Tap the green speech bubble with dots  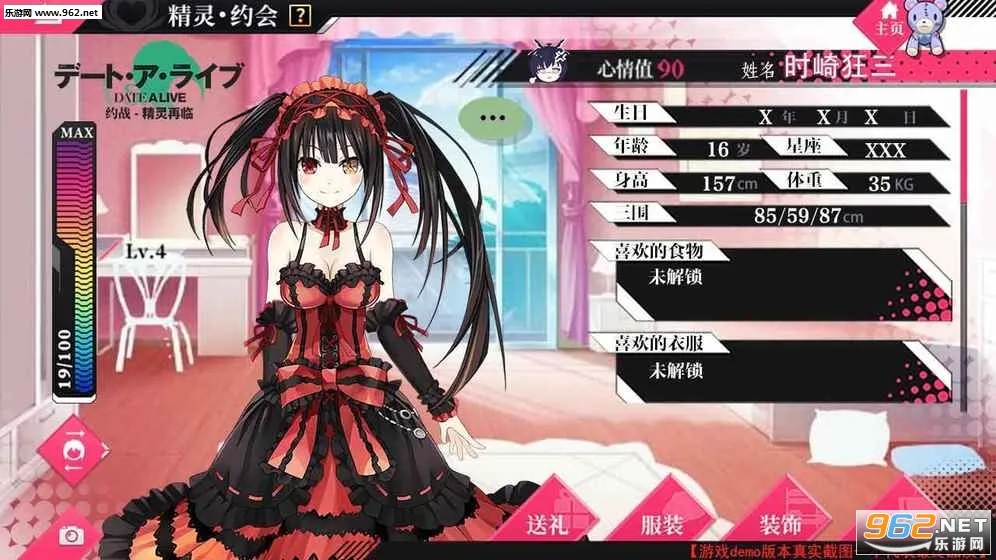click(492, 117)
